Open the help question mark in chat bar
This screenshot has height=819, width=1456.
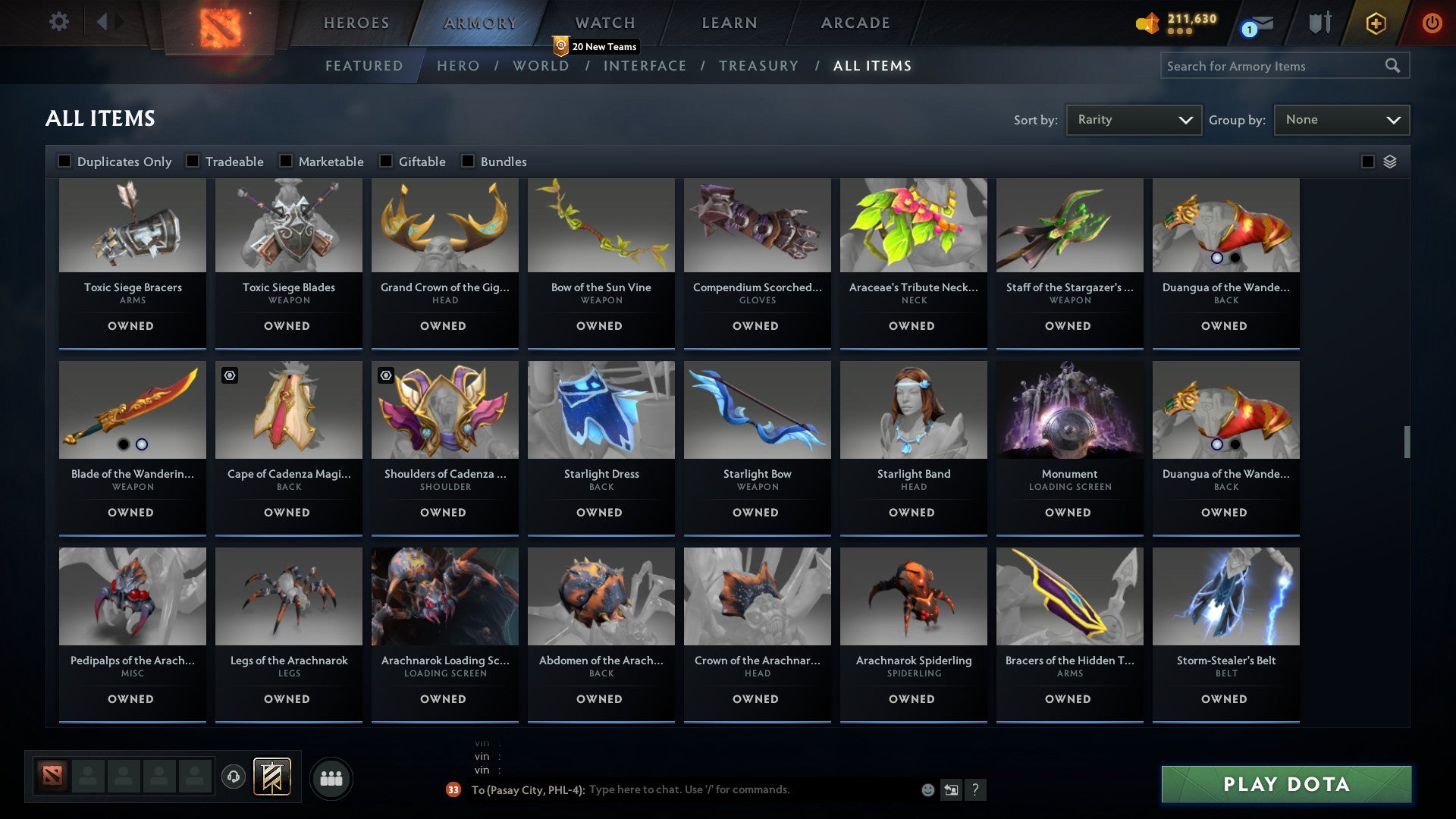pyautogui.click(x=976, y=789)
